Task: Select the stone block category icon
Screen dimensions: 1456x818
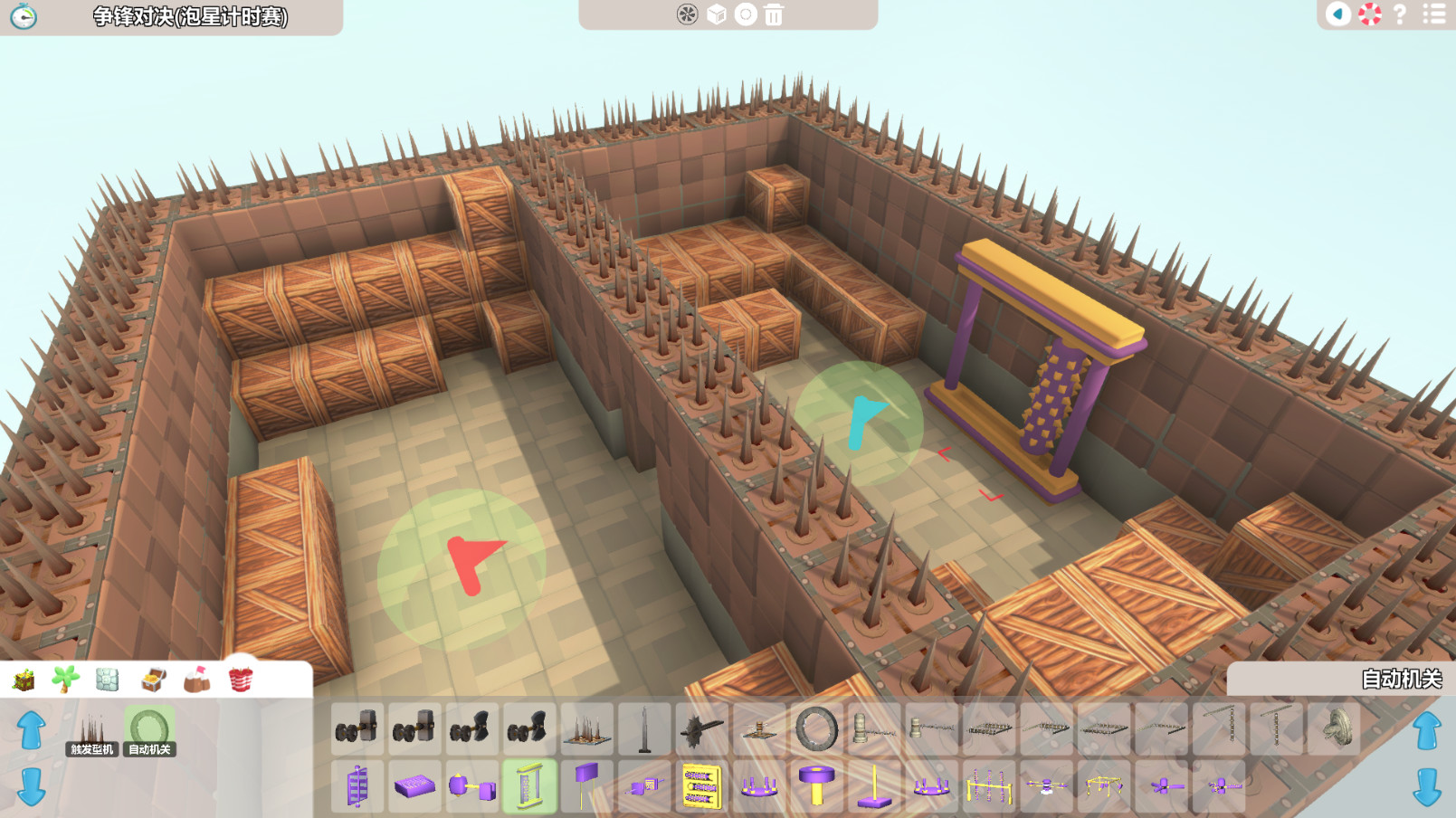Action: point(109,680)
